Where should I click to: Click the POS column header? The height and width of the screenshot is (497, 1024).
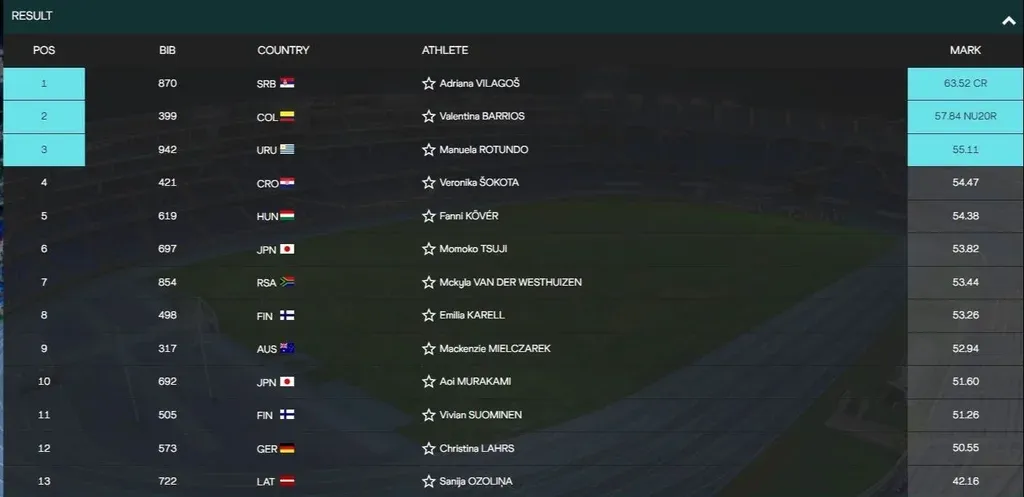point(44,50)
